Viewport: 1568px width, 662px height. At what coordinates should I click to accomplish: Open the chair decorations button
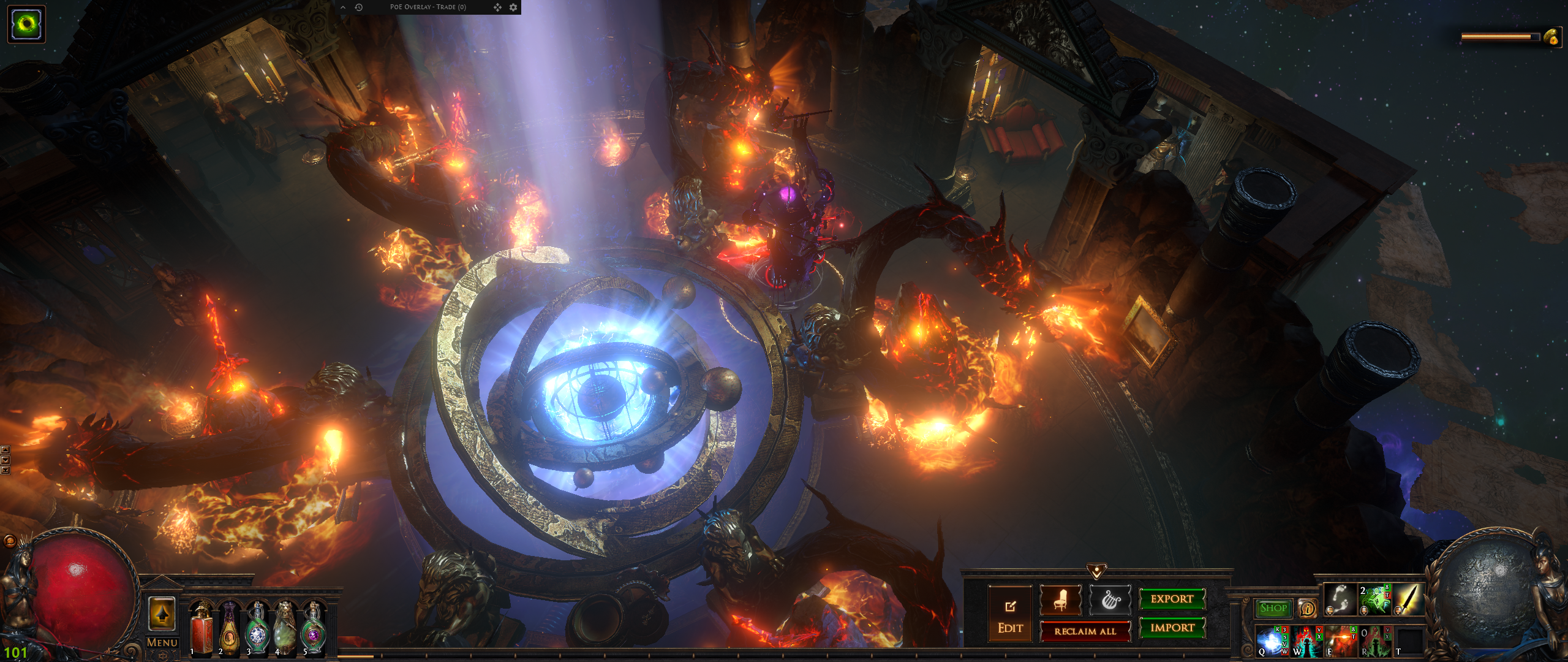click(1060, 599)
